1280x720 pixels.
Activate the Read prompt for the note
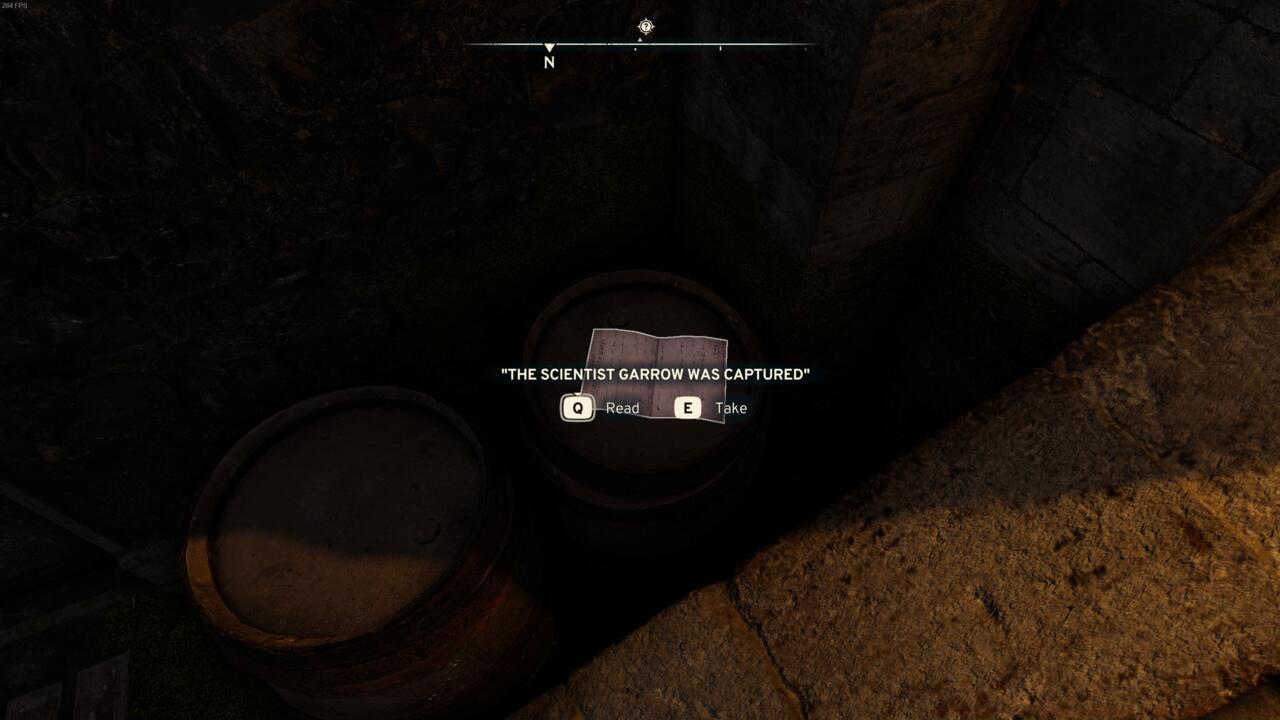coord(622,408)
